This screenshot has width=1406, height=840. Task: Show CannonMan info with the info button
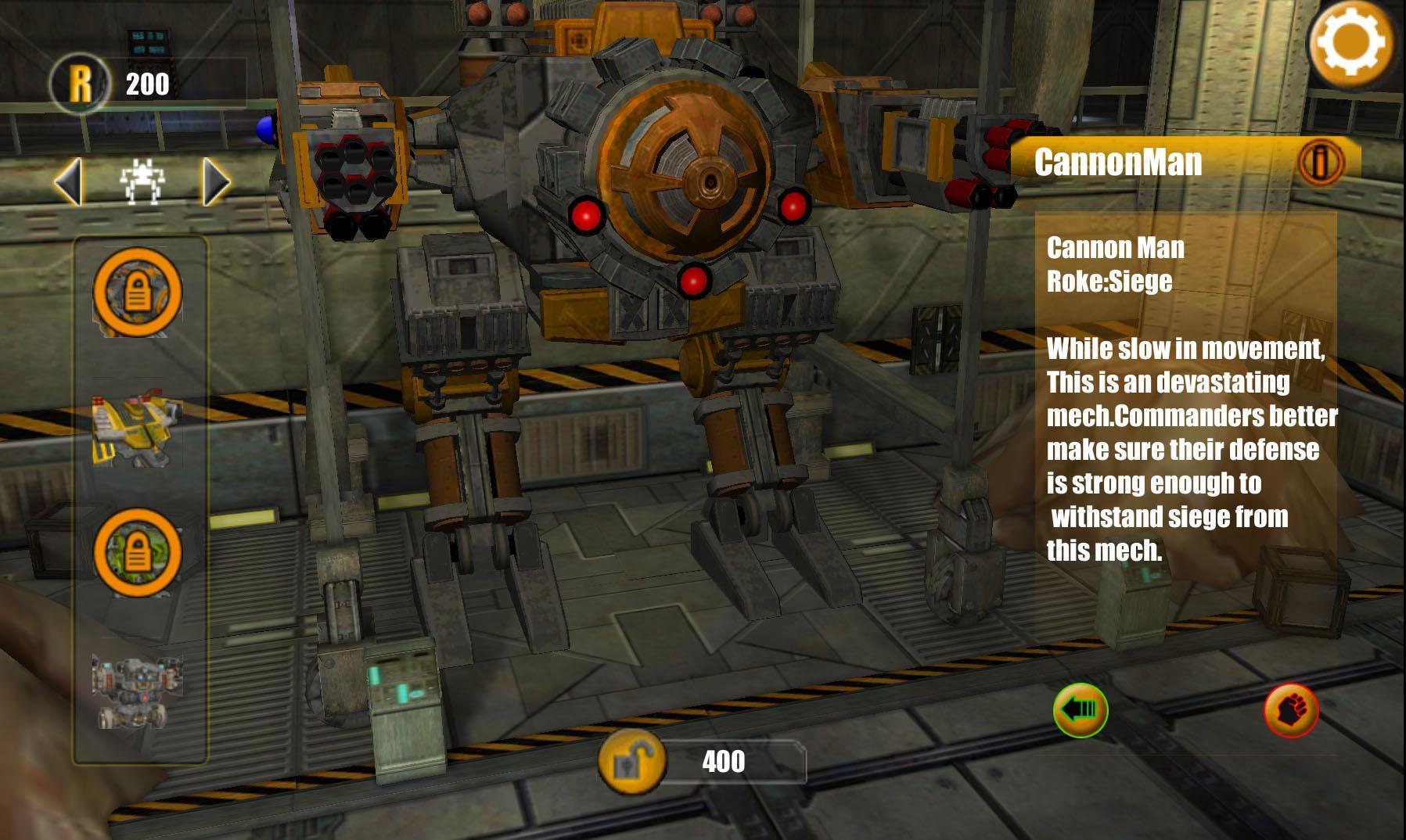click(1320, 162)
